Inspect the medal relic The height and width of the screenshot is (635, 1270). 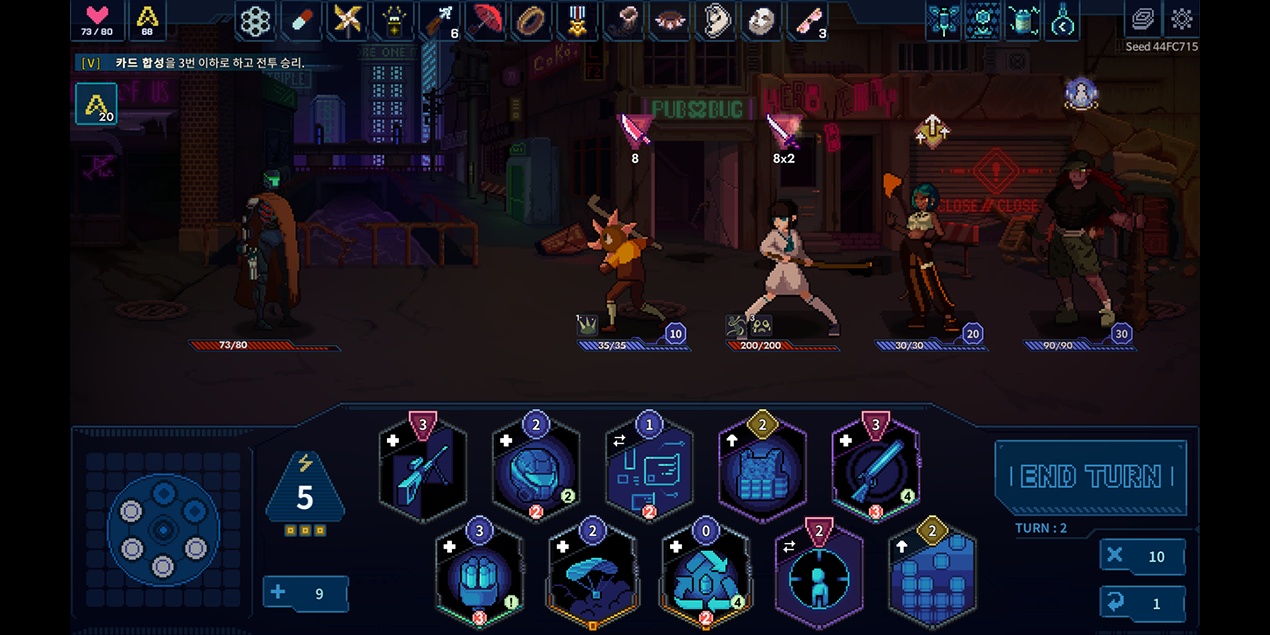579,20
